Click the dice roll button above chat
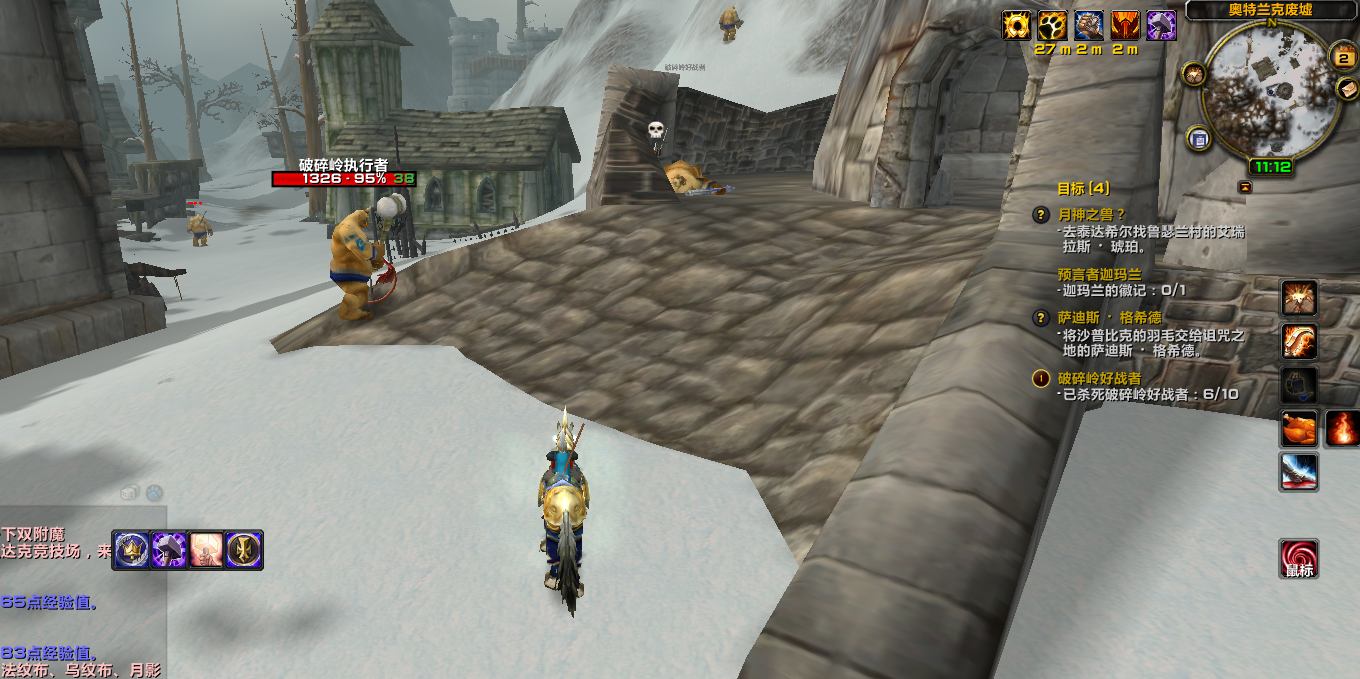This screenshot has height=679, width=1360. 129,492
